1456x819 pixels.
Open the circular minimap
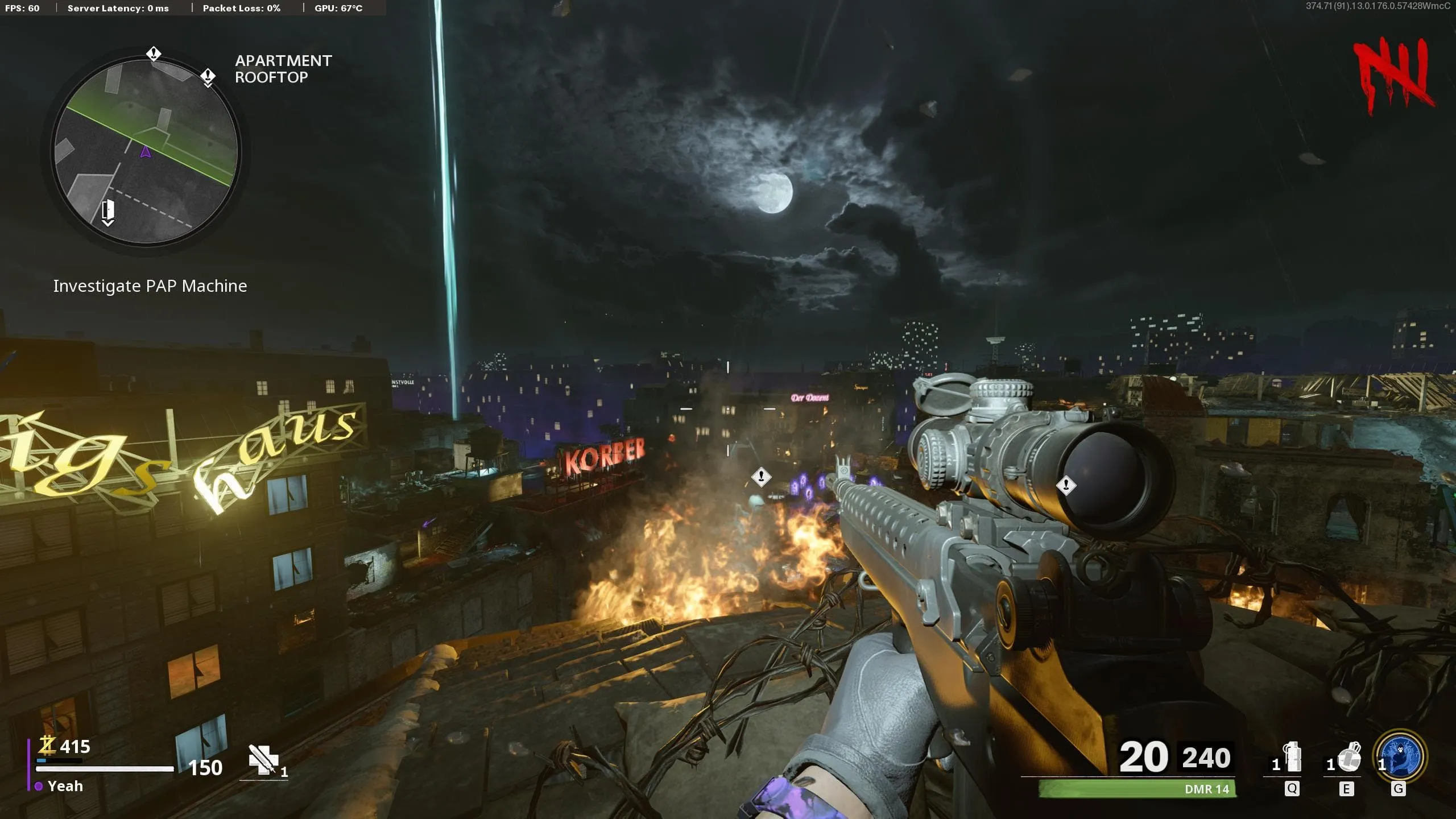click(146, 151)
